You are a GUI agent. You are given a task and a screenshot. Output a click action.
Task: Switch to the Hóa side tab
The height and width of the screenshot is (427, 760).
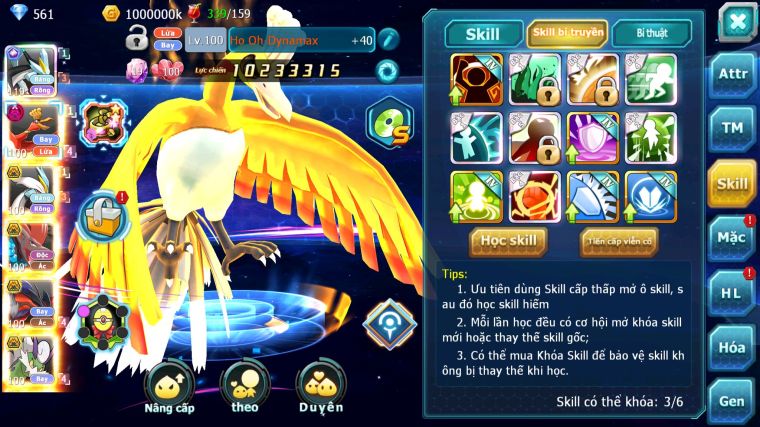tap(732, 347)
